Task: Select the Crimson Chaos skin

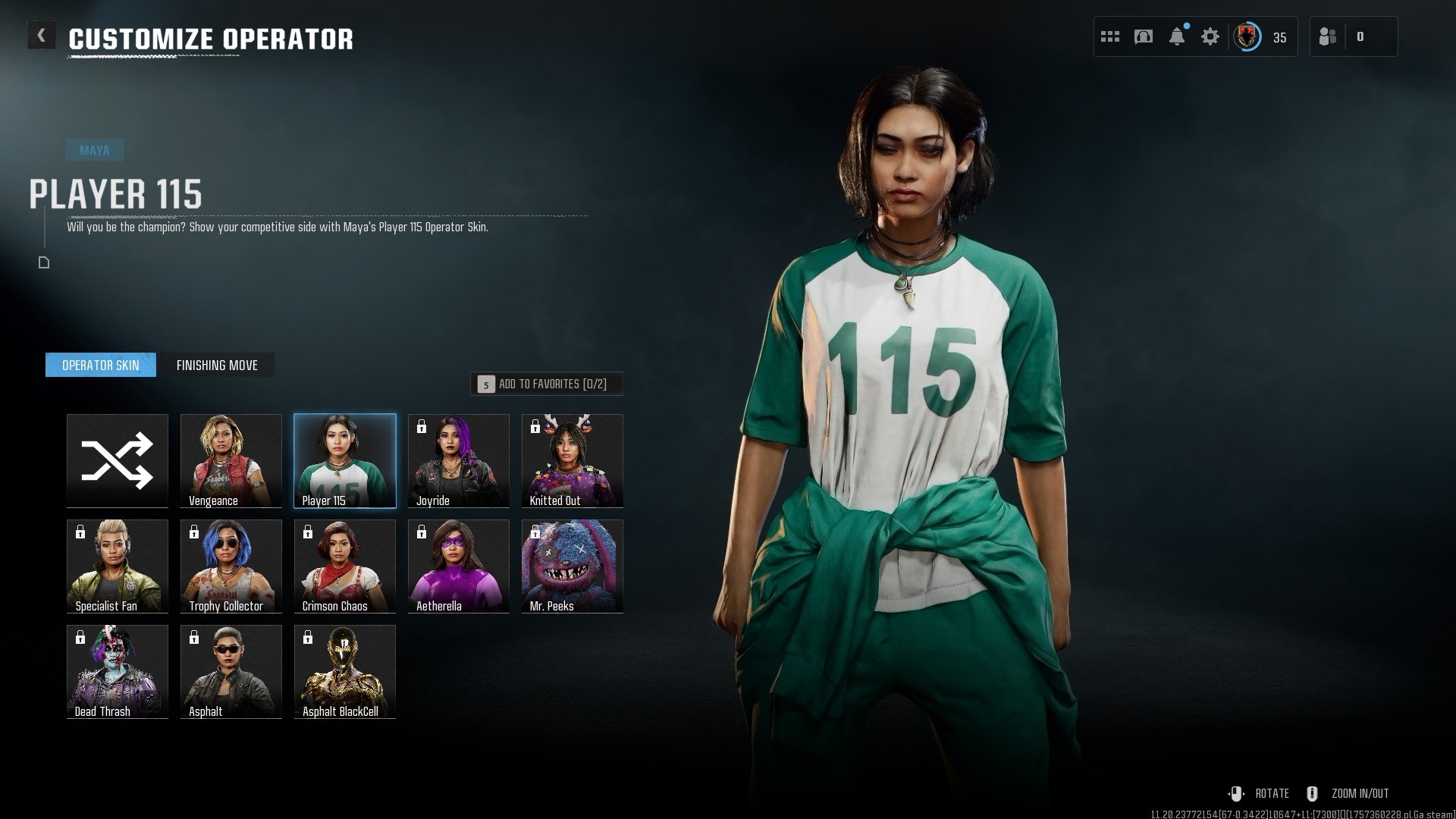Action: pyautogui.click(x=345, y=566)
